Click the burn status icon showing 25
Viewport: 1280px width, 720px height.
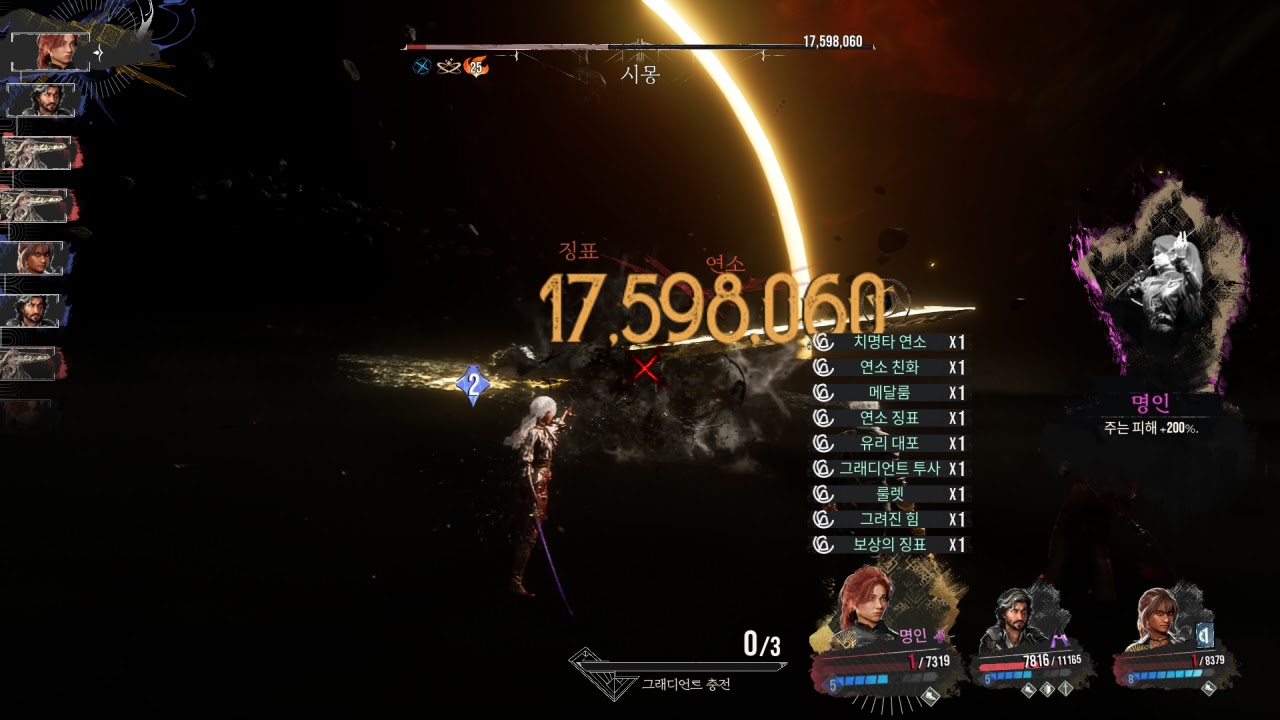476,68
